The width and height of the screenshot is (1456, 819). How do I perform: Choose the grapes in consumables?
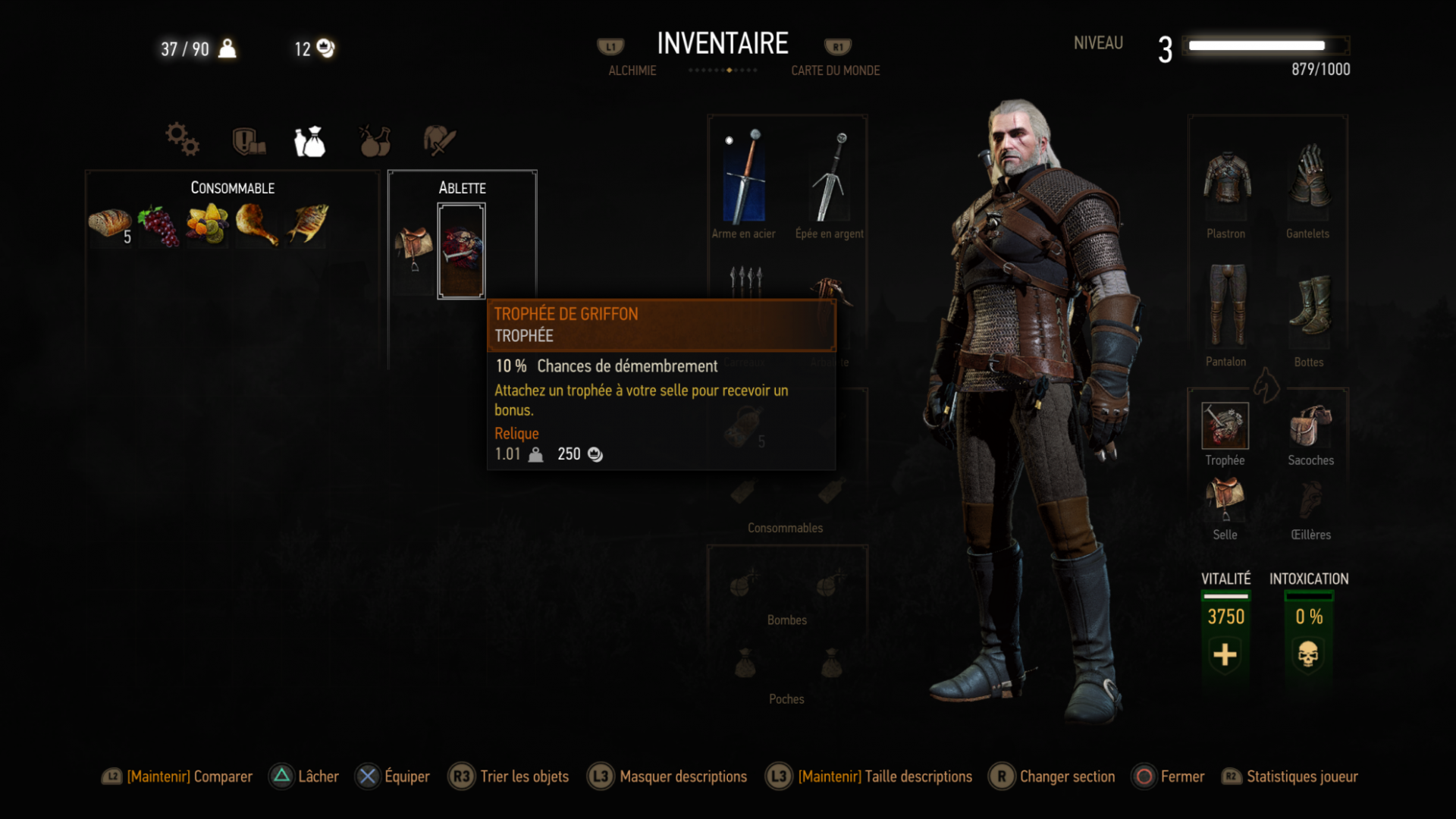point(158,224)
